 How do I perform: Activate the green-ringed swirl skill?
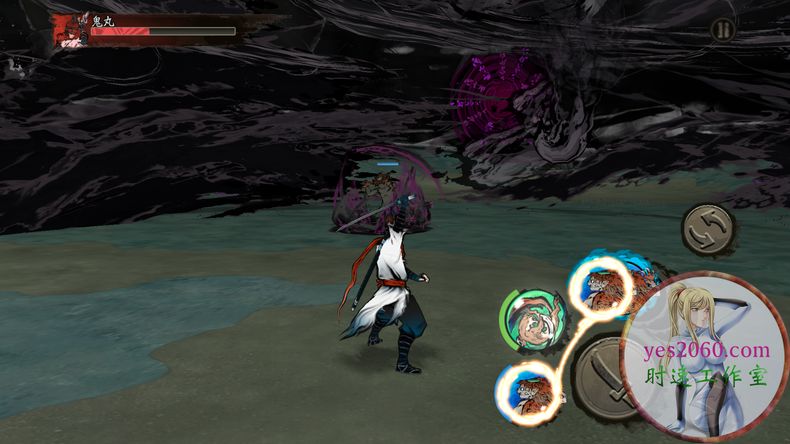click(529, 321)
